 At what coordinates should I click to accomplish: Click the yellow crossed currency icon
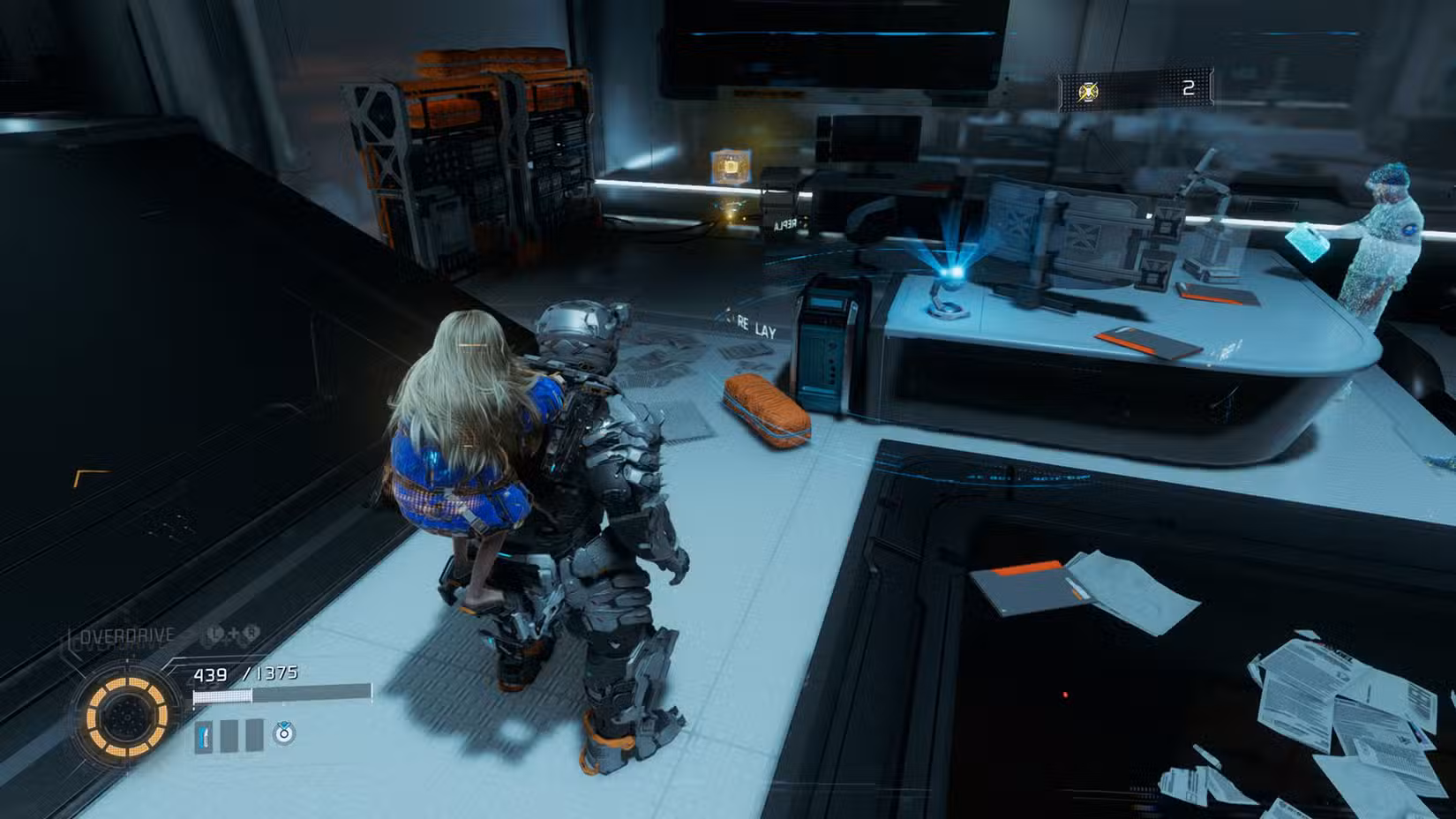(x=1090, y=91)
